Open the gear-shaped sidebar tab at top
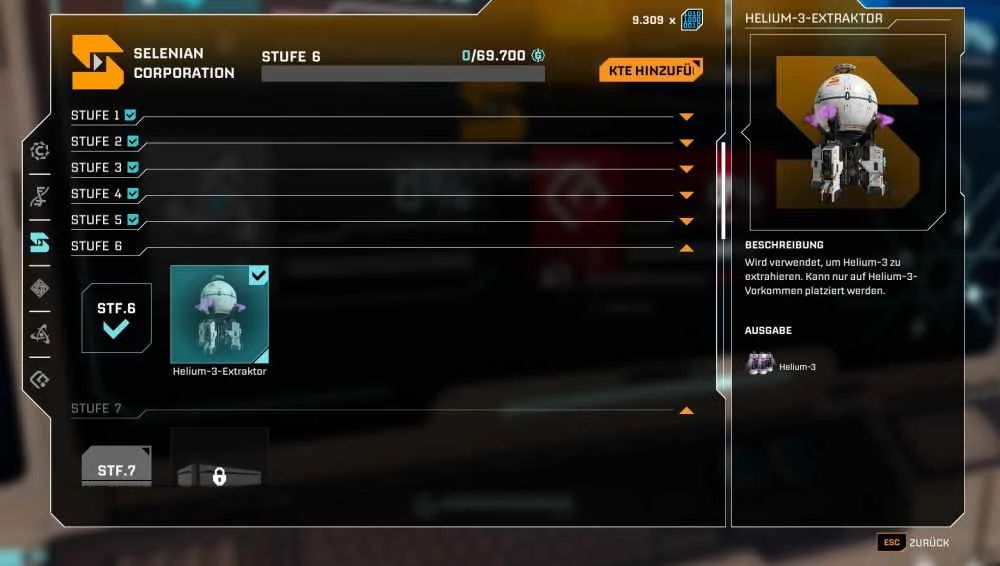The height and width of the screenshot is (566, 1000). click(x=40, y=151)
